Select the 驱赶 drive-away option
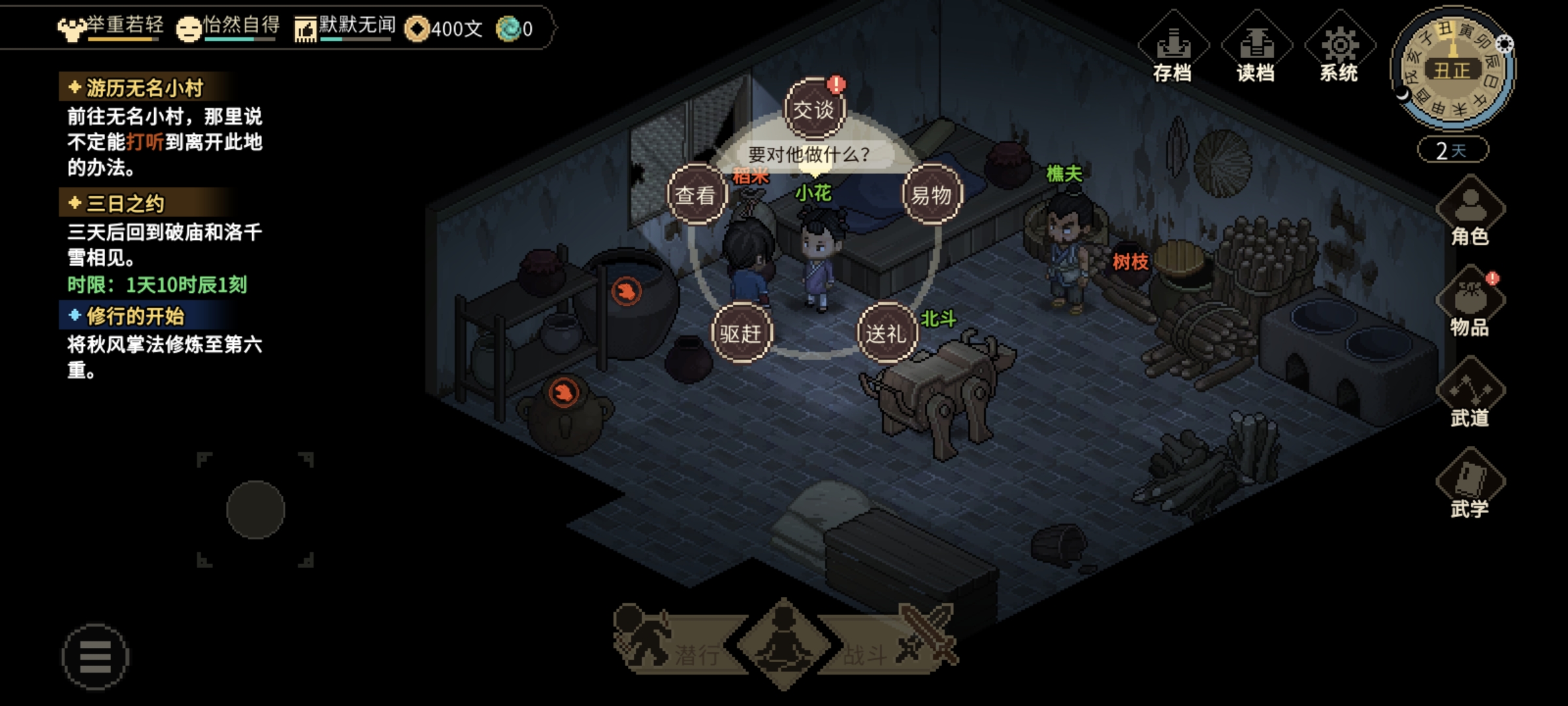Screen dimensions: 1568x706 (741, 333)
